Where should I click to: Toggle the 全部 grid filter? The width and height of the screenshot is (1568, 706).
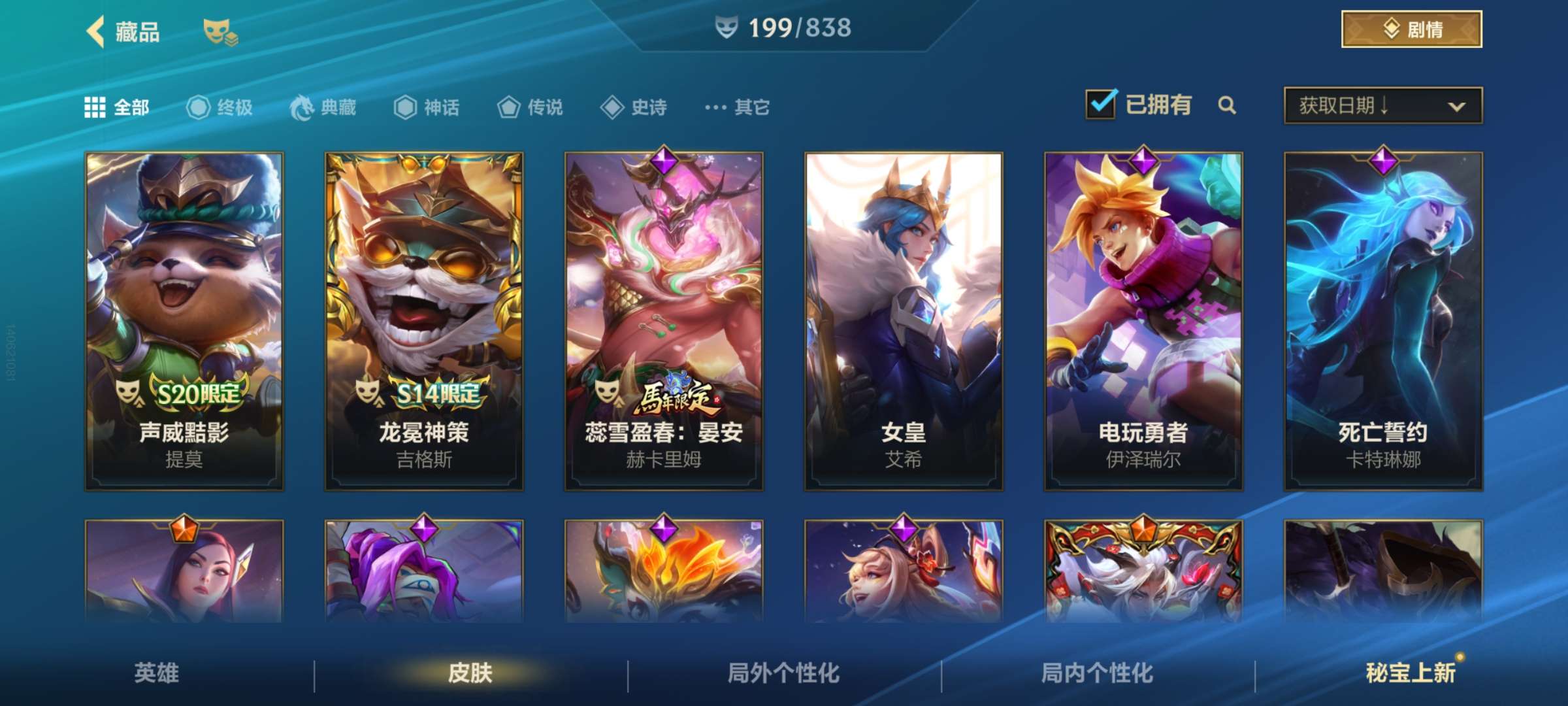tap(95, 107)
